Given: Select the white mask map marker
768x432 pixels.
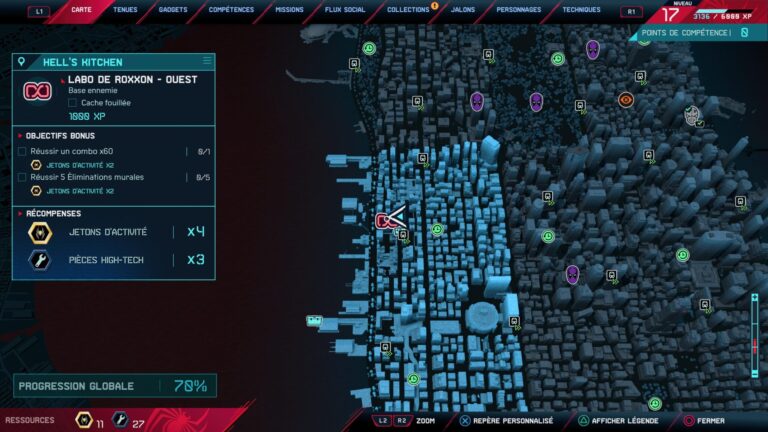Looking at the screenshot, I should [692, 115].
